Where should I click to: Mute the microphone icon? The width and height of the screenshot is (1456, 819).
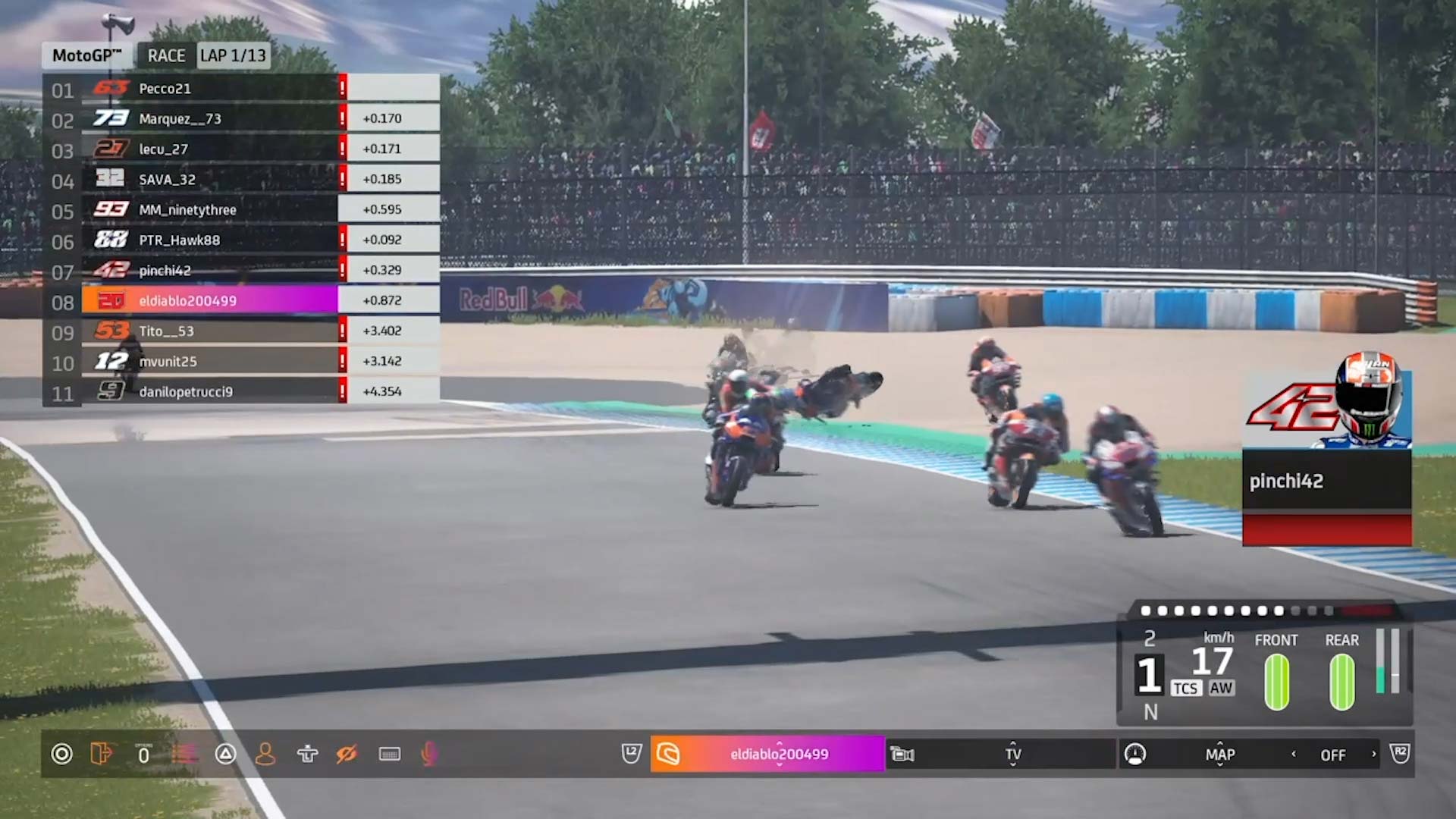(x=430, y=755)
